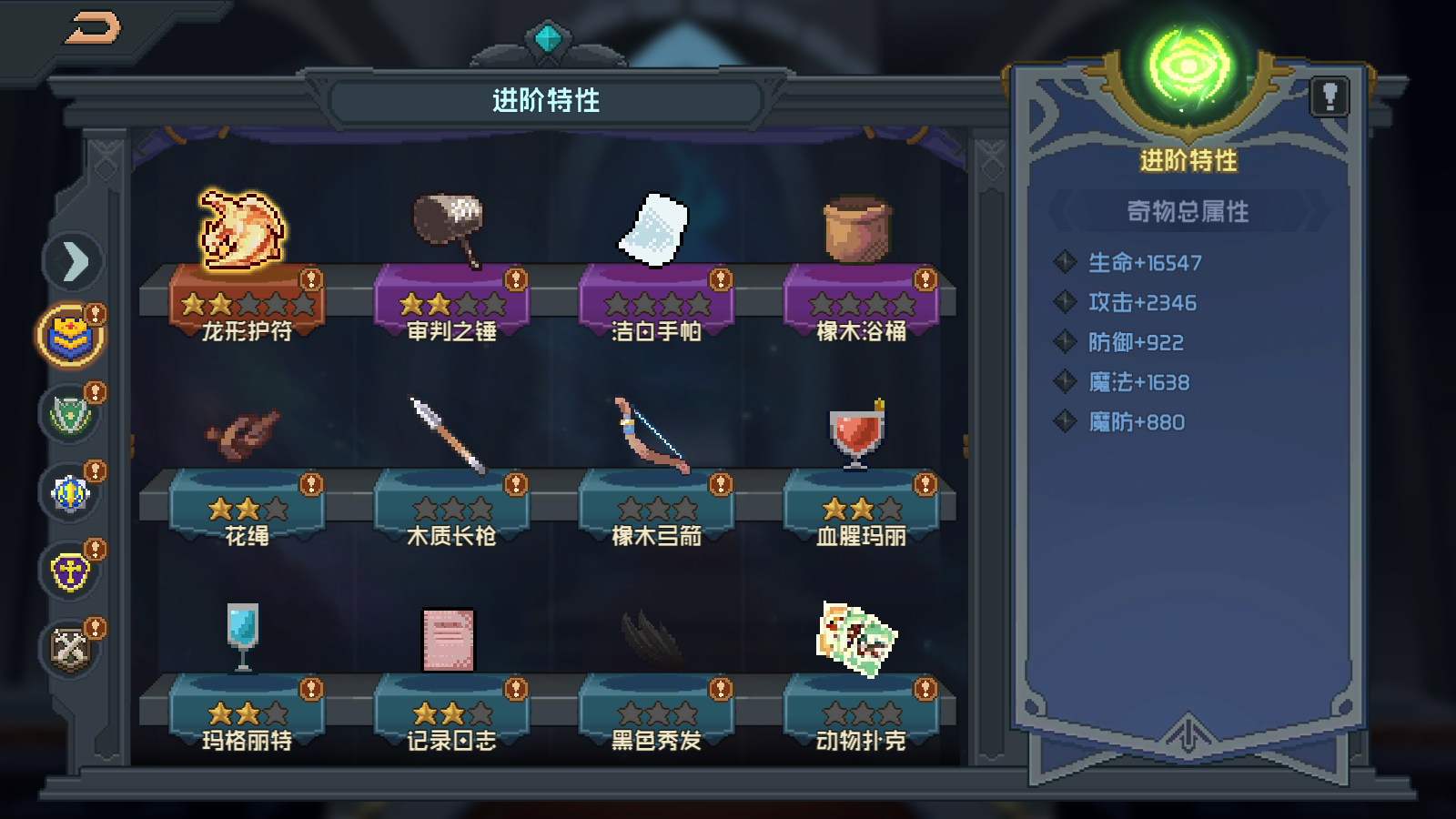Select the 龙形护符 dragon amulet relic
1456x819 pixels.
click(243, 231)
